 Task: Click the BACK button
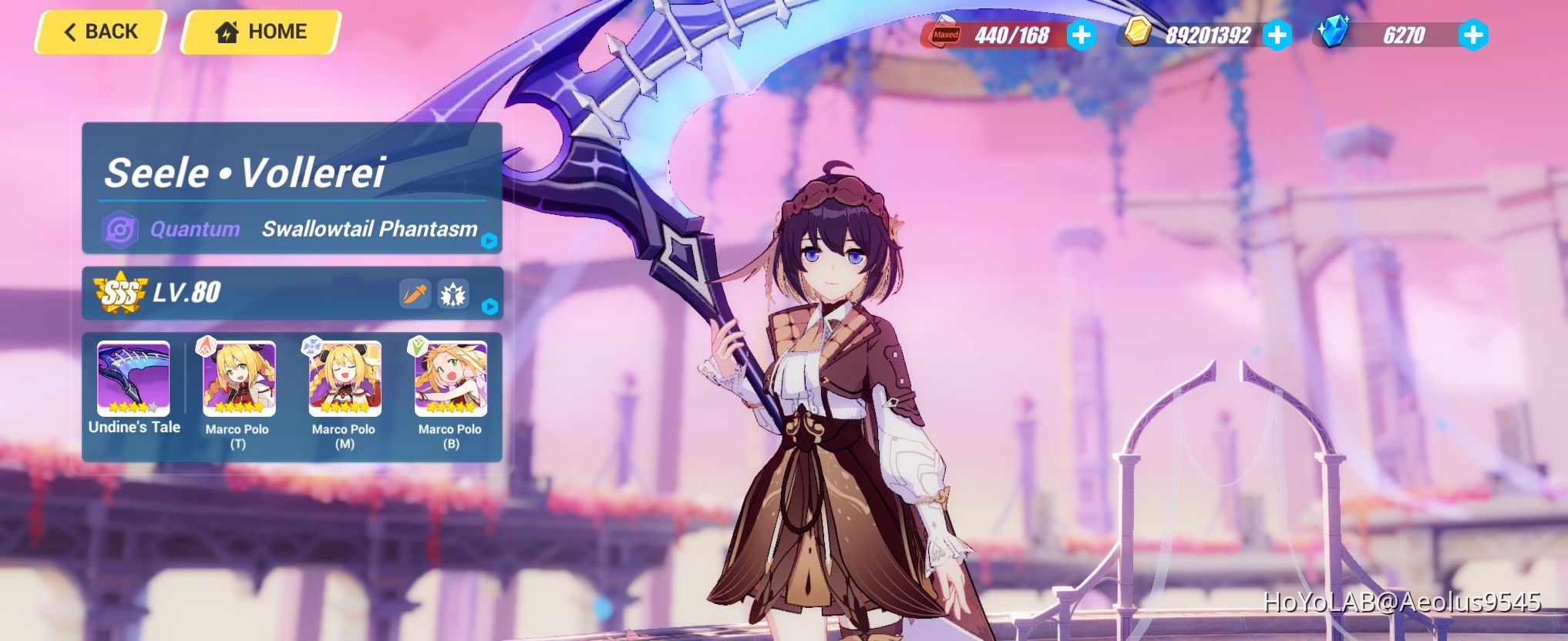click(x=100, y=31)
